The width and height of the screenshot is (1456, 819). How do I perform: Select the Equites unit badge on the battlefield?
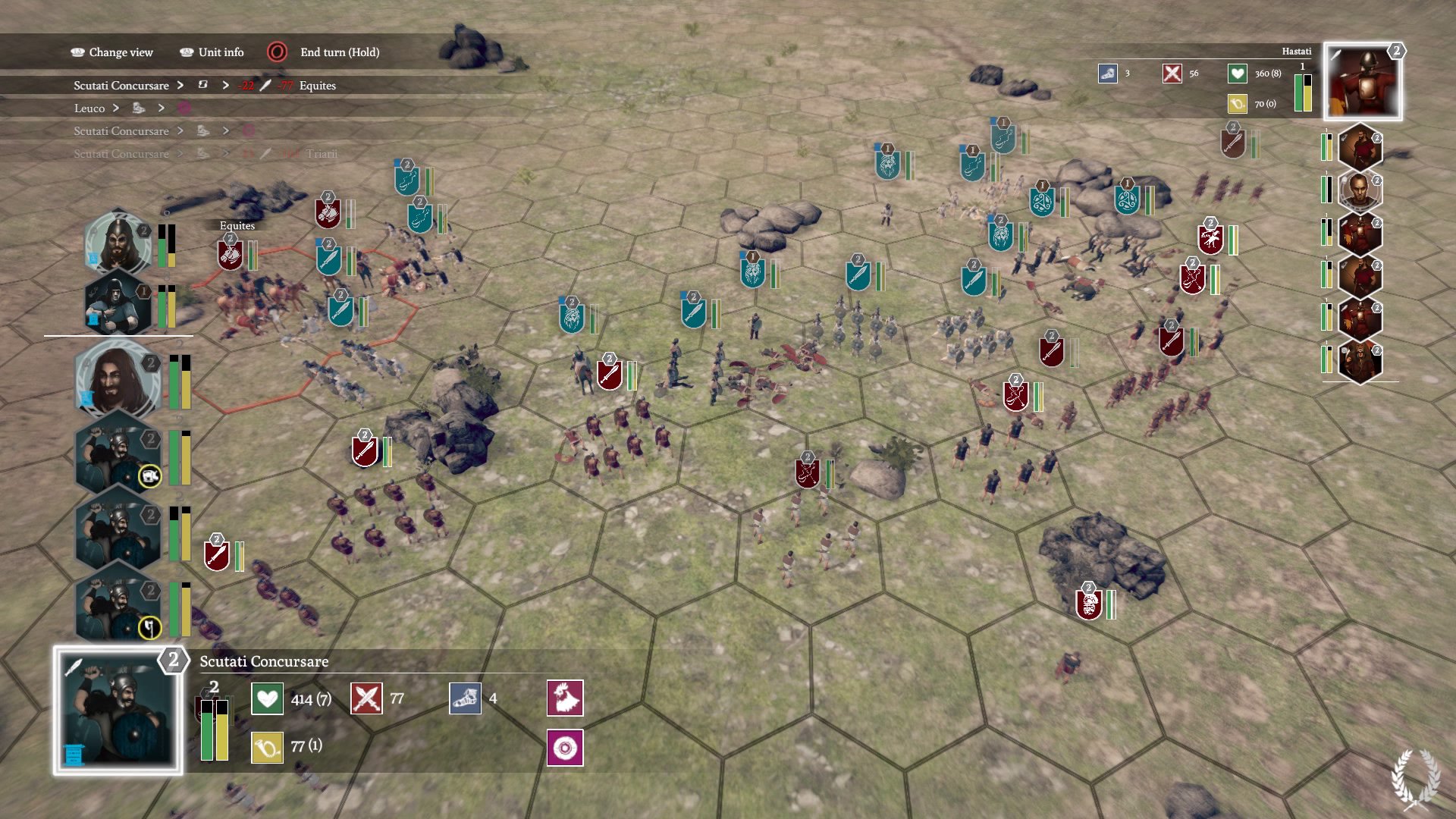coord(230,255)
